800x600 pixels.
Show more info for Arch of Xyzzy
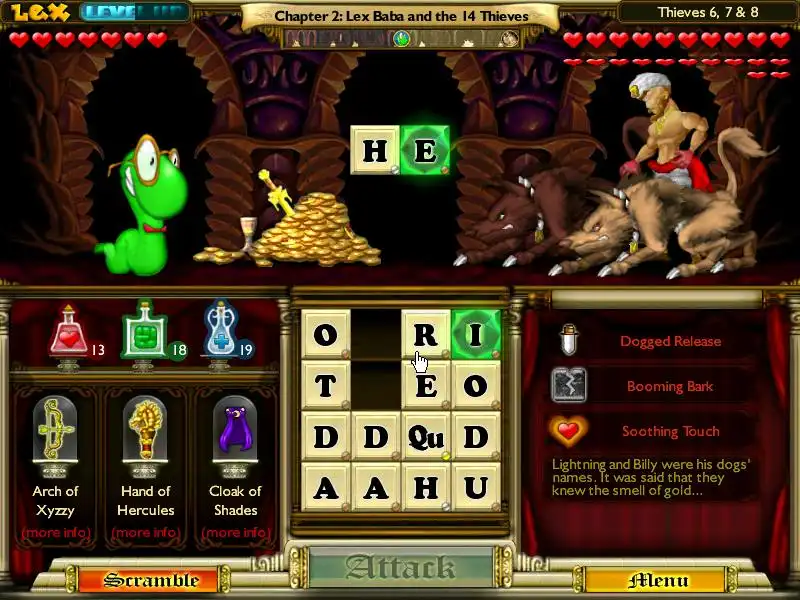tap(55, 532)
